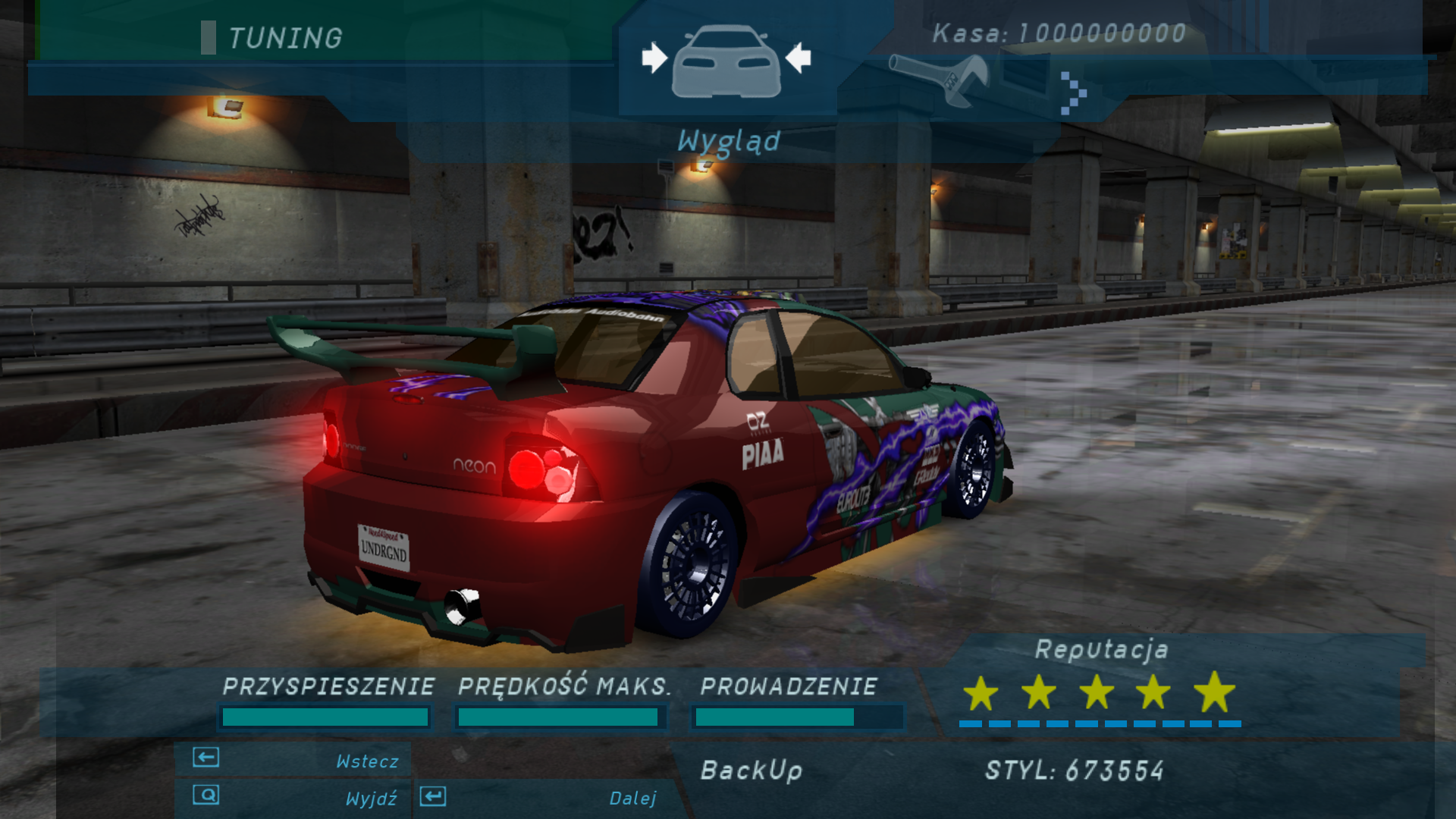Viewport: 1456px width, 819px height.
Task: Click the left arrow beside the car icon
Action: point(654,58)
